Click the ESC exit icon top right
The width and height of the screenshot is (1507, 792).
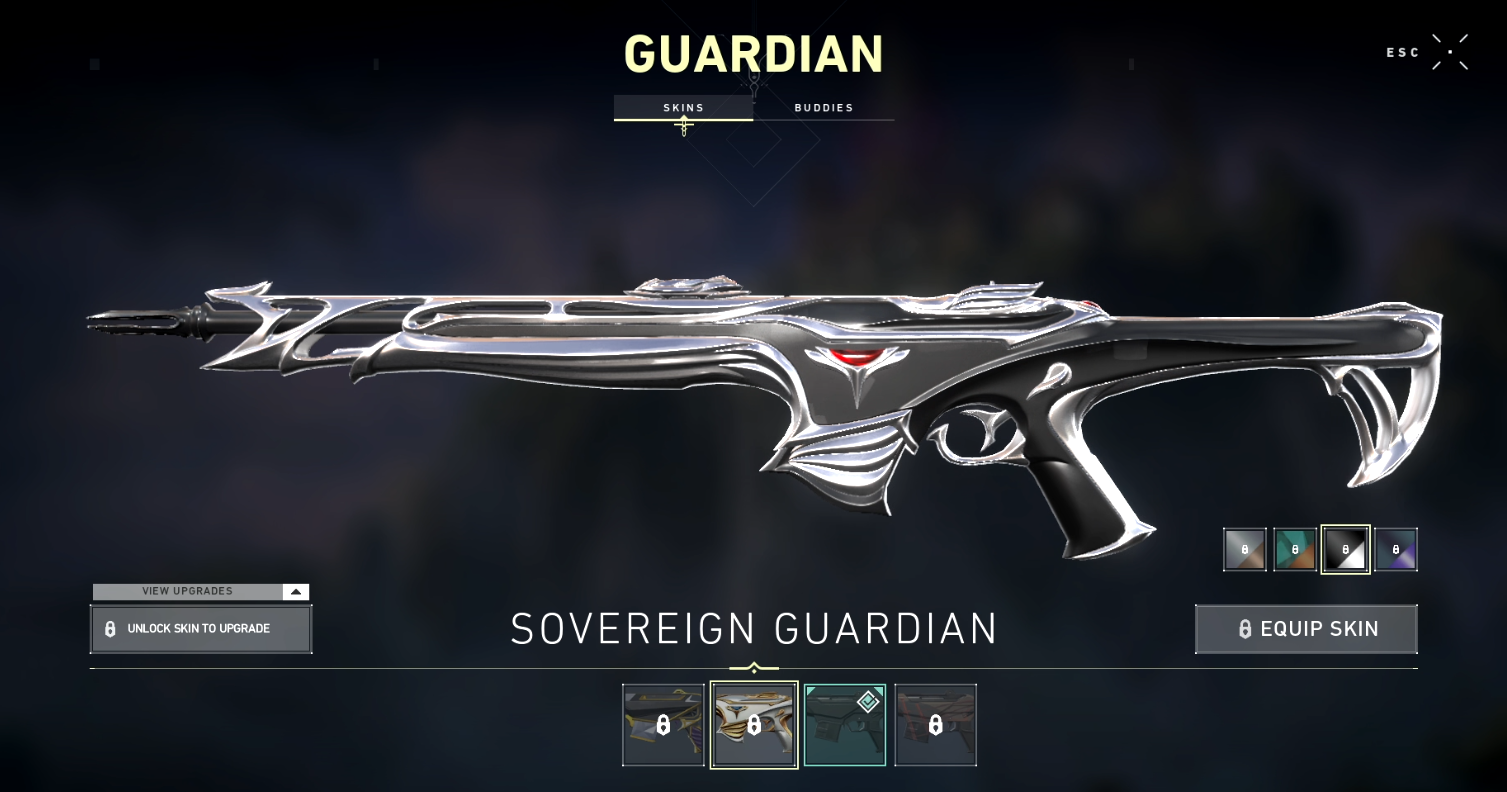coord(1403,52)
